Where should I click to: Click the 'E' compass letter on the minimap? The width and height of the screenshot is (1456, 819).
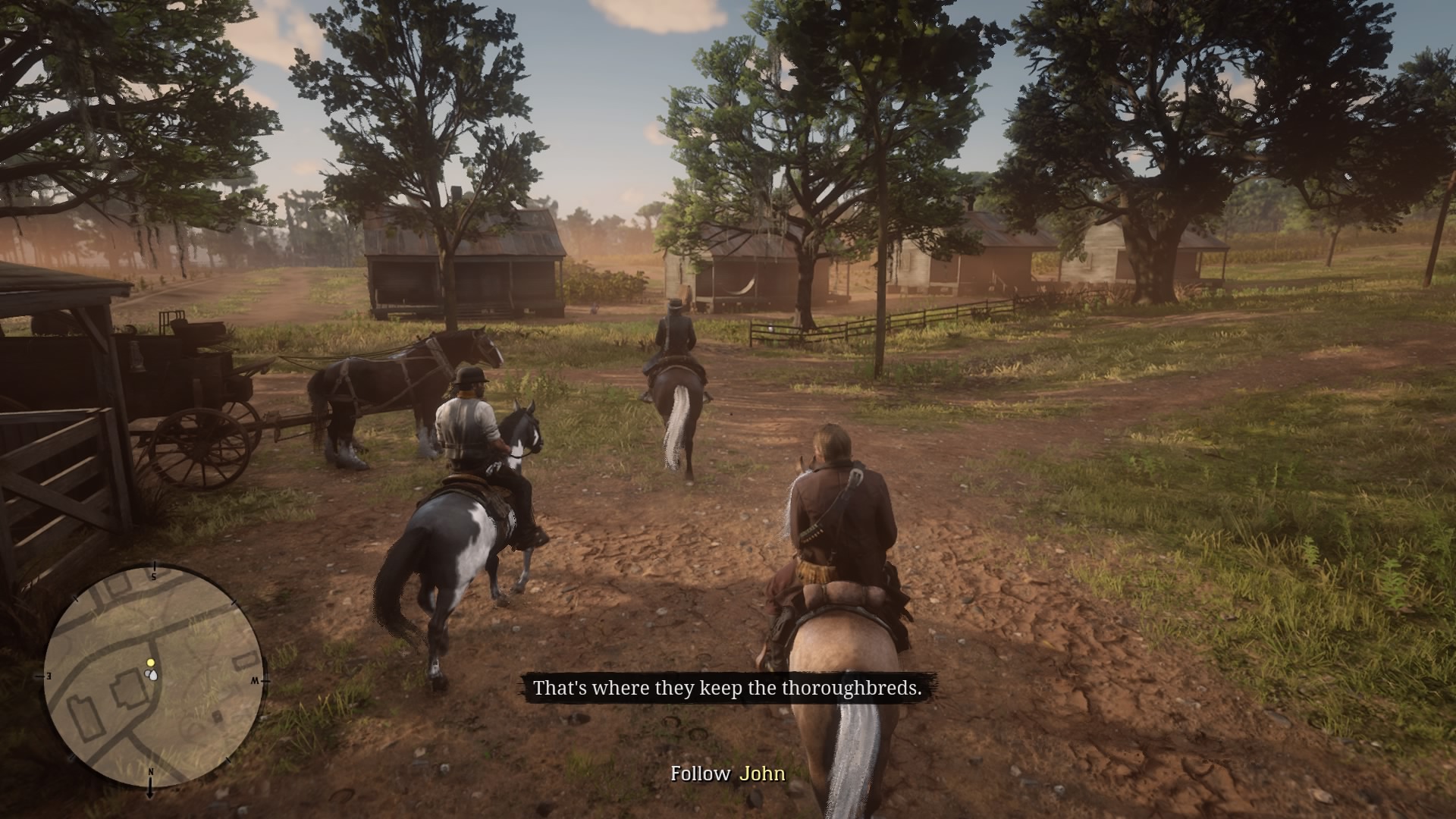[x=49, y=674]
